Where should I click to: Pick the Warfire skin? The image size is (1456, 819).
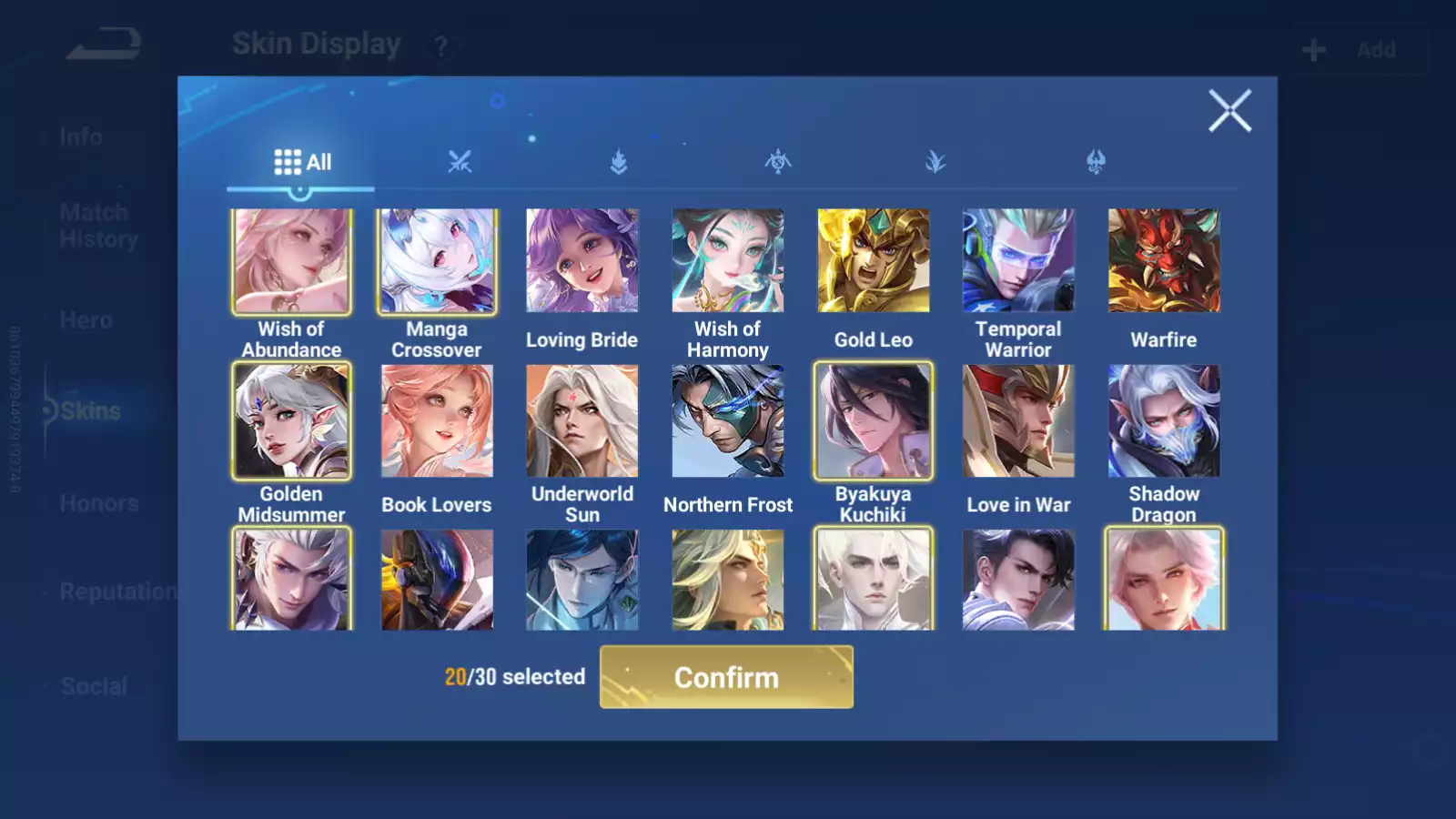(1164, 262)
